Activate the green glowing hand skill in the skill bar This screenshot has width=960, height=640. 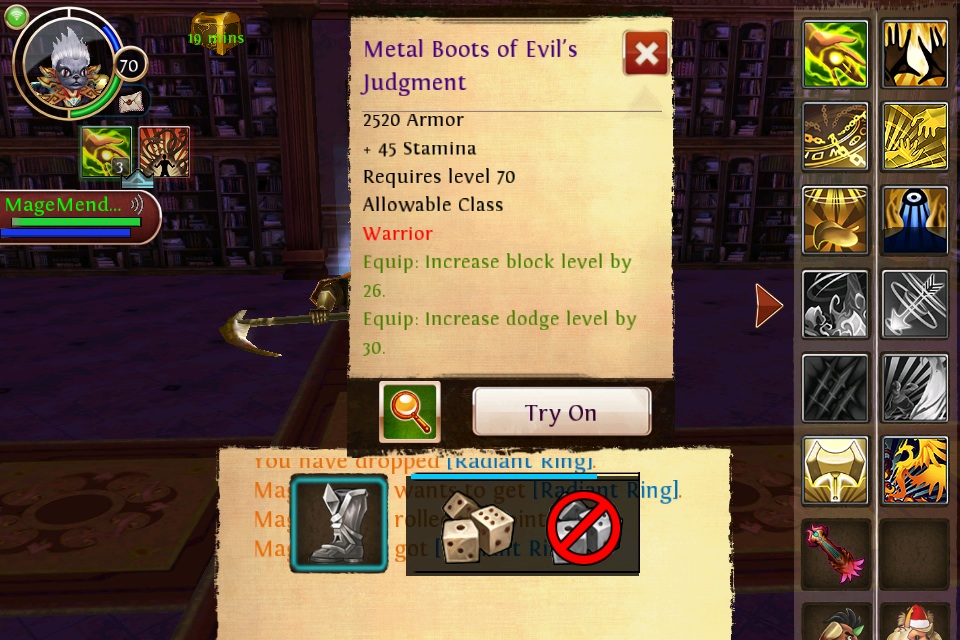click(x=835, y=54)
